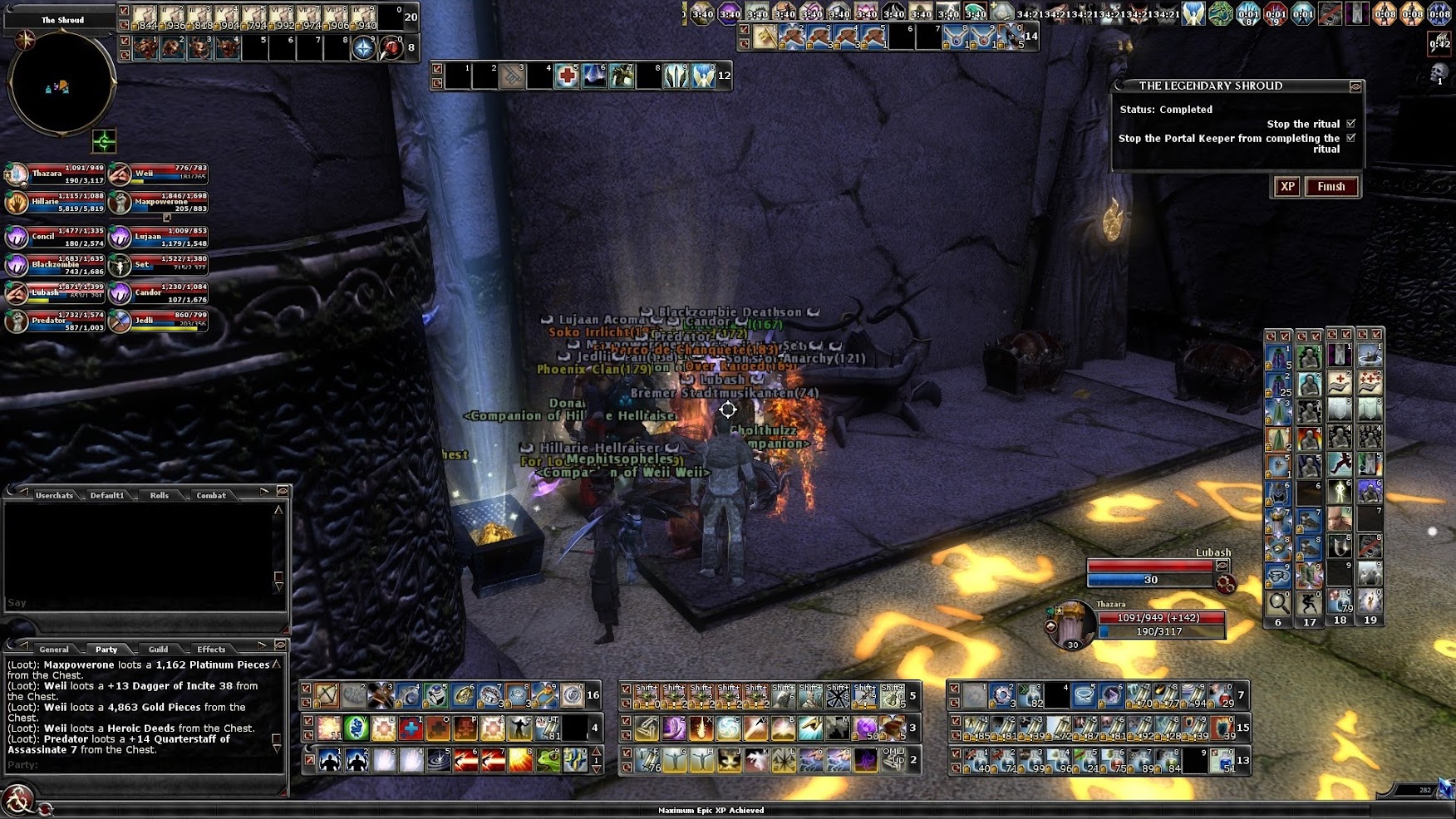Viewport: 1456px width, 819px height.
Task: Click the green target icon below minimap
Action: click(104, 141)
